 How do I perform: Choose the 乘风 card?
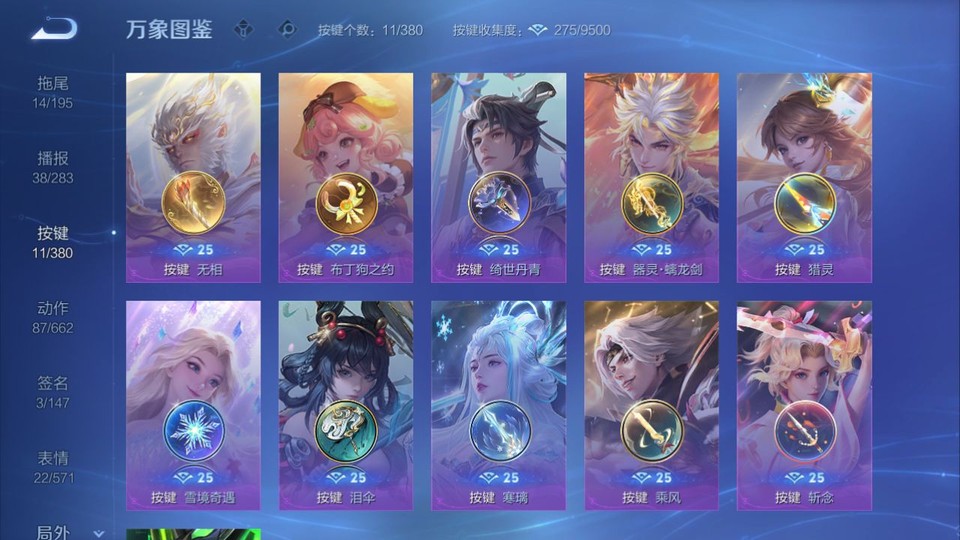(x=652, y=405)
